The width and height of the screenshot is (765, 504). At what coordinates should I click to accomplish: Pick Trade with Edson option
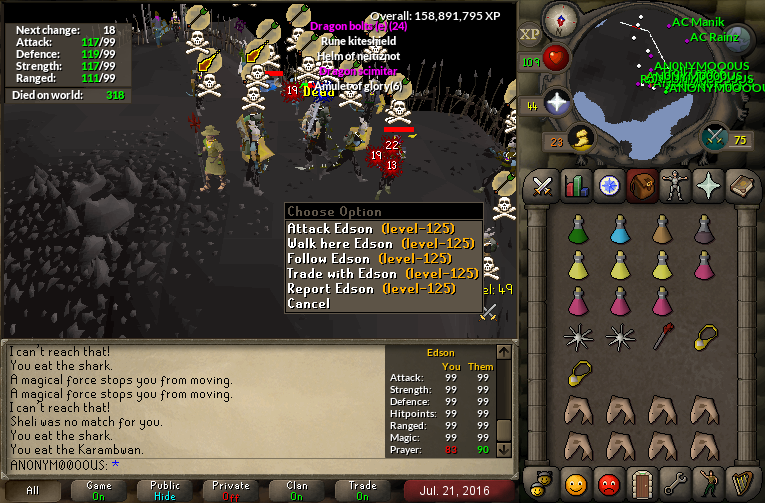382,274
